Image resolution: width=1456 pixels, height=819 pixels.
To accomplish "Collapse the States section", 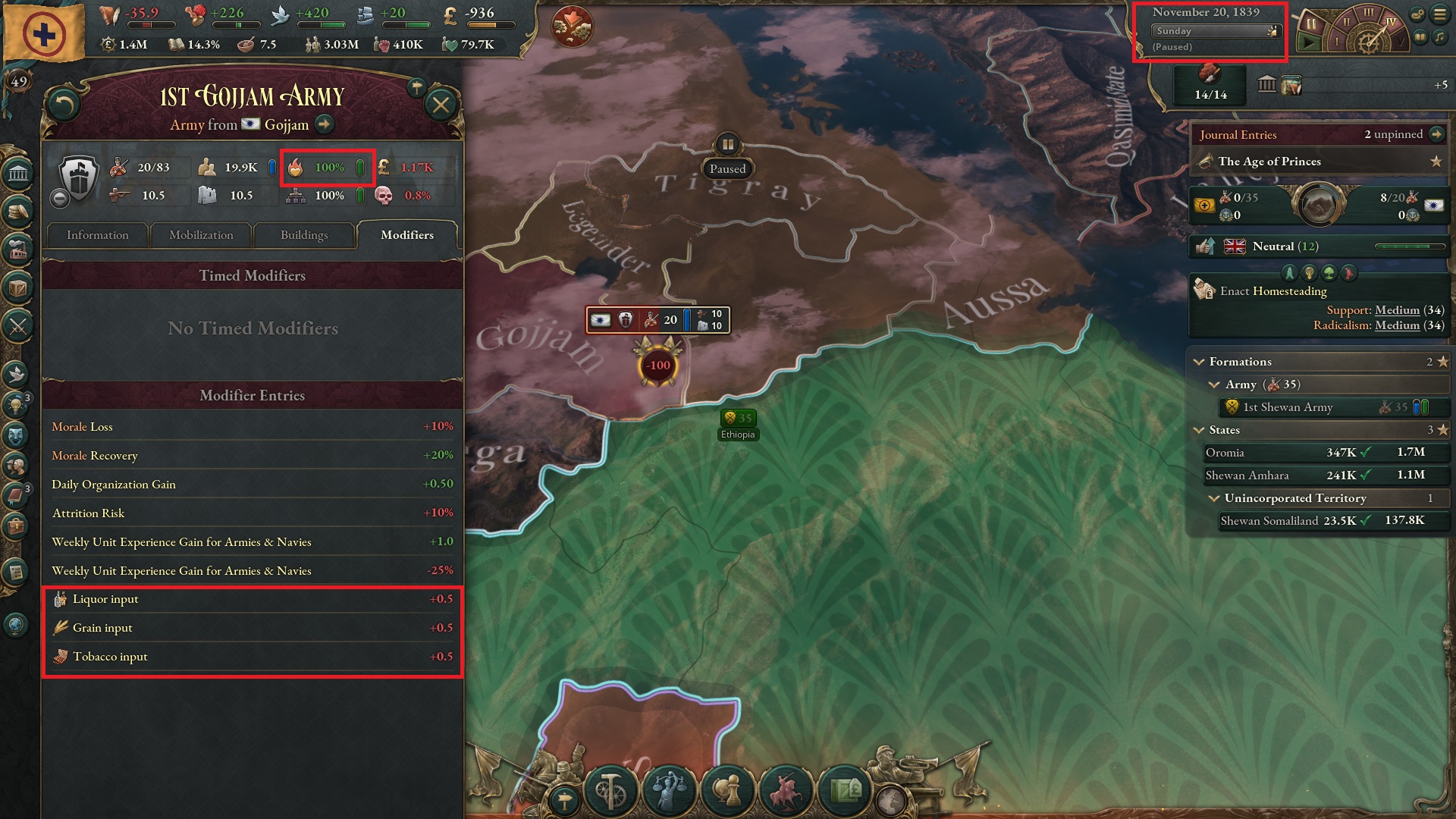I will [x=1199, y=430].
